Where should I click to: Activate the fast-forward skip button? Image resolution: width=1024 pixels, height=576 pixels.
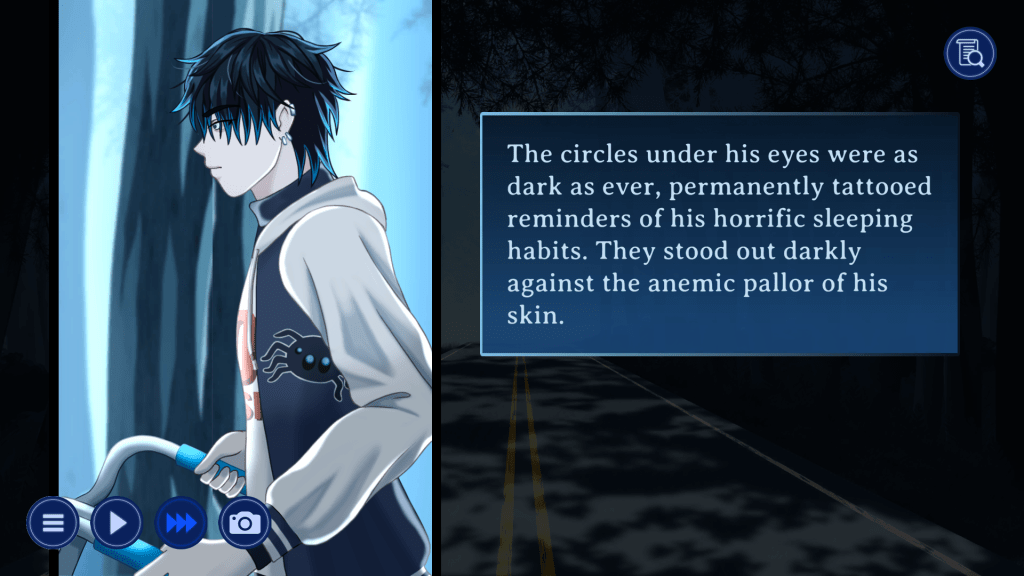click(181, 522)
